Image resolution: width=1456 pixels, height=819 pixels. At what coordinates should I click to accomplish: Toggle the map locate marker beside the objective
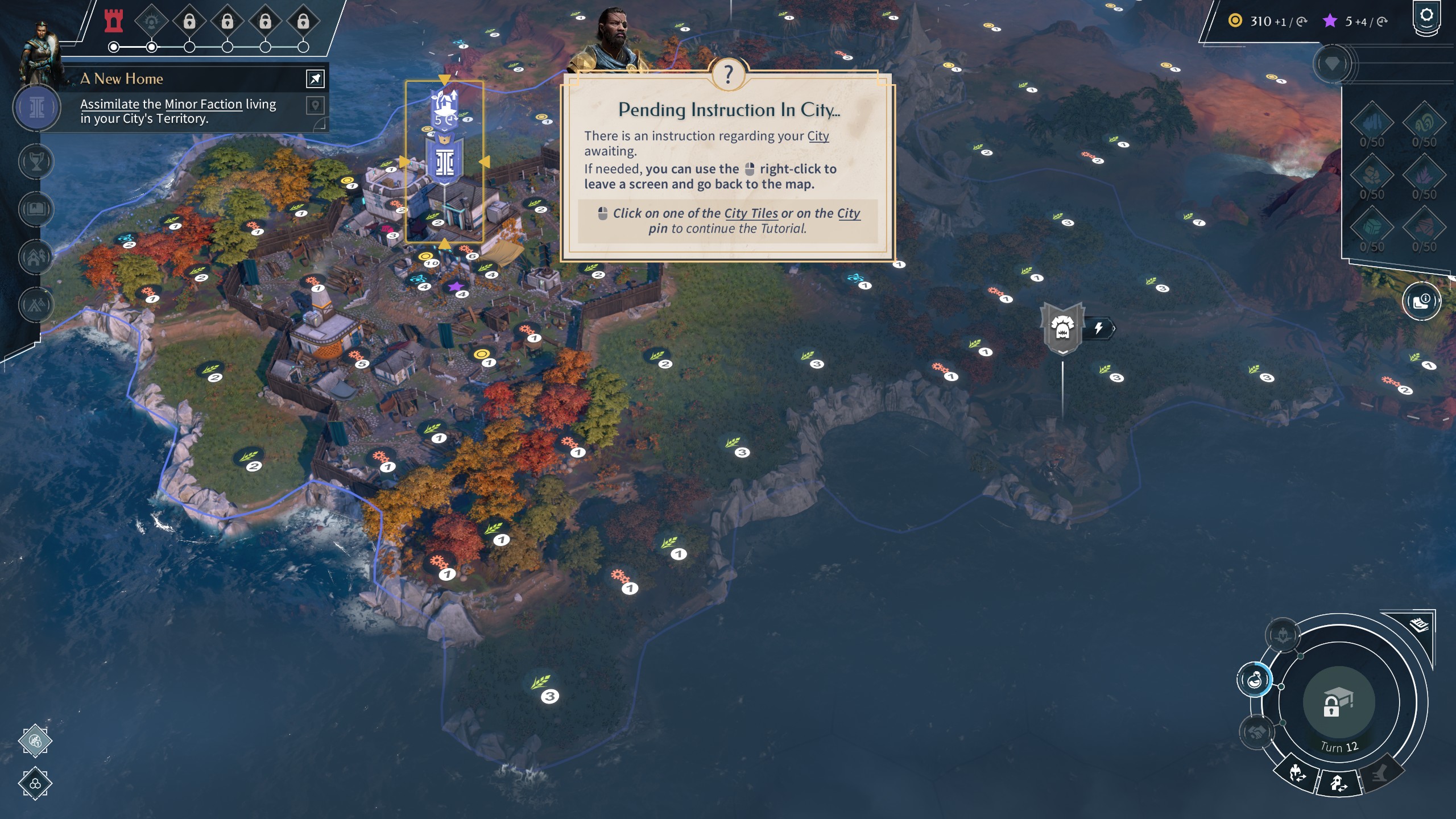click(315, 106)
